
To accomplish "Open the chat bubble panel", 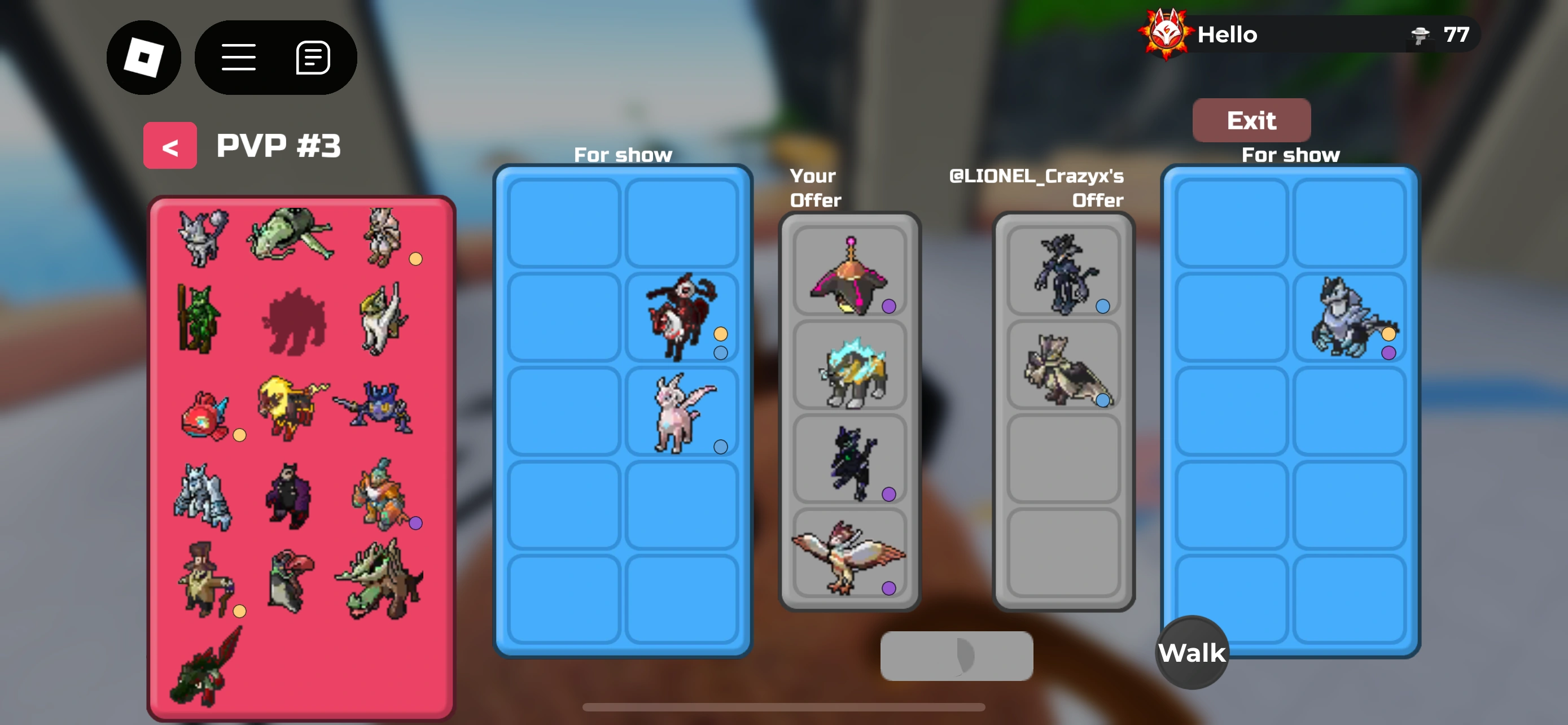I will [x=312, y=56].
